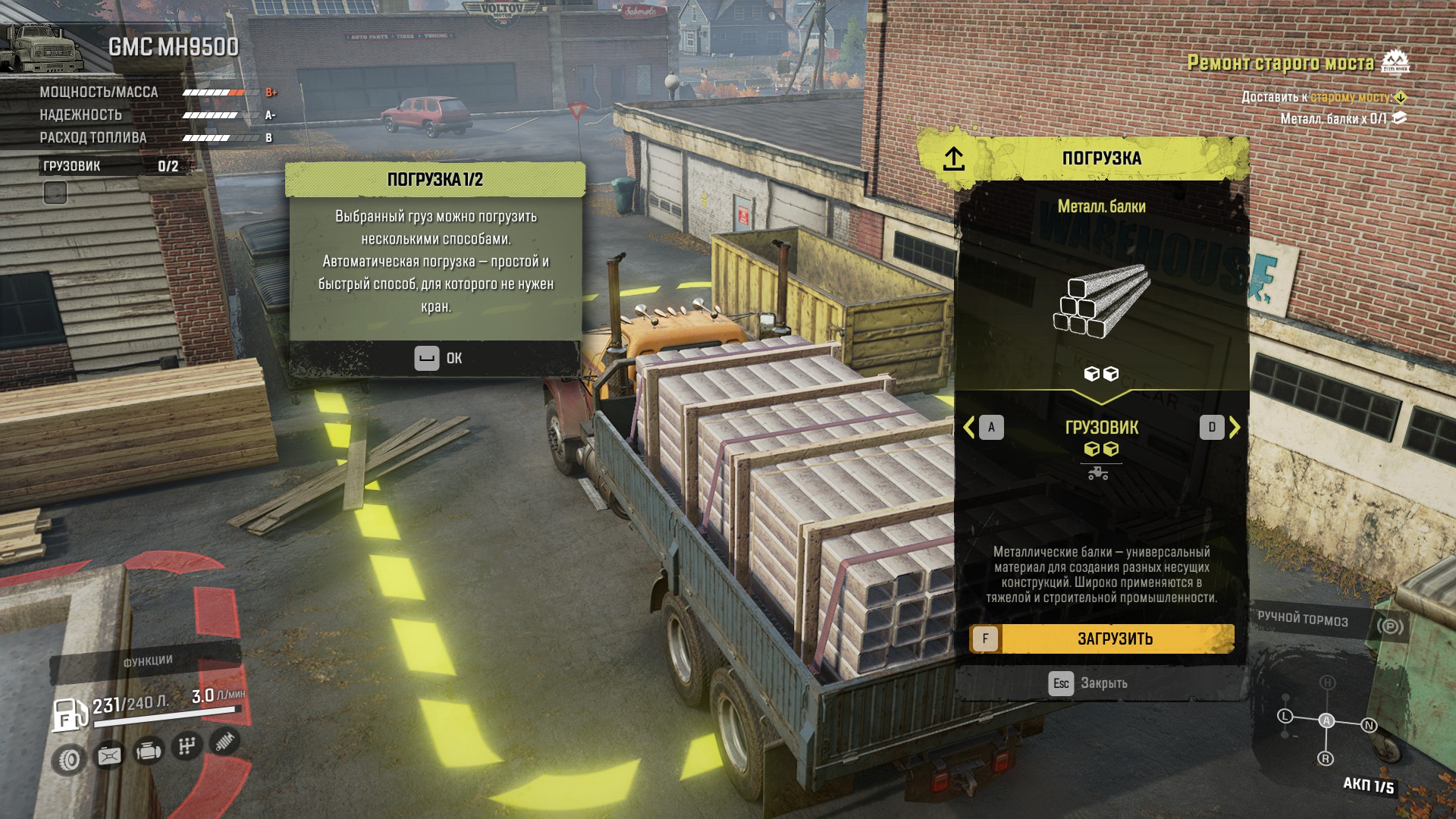The image size is (1456, 819).
Task: Confirm the ПОГРУЗКА 1/2 tutorial with OK
Action: [438, 358]
